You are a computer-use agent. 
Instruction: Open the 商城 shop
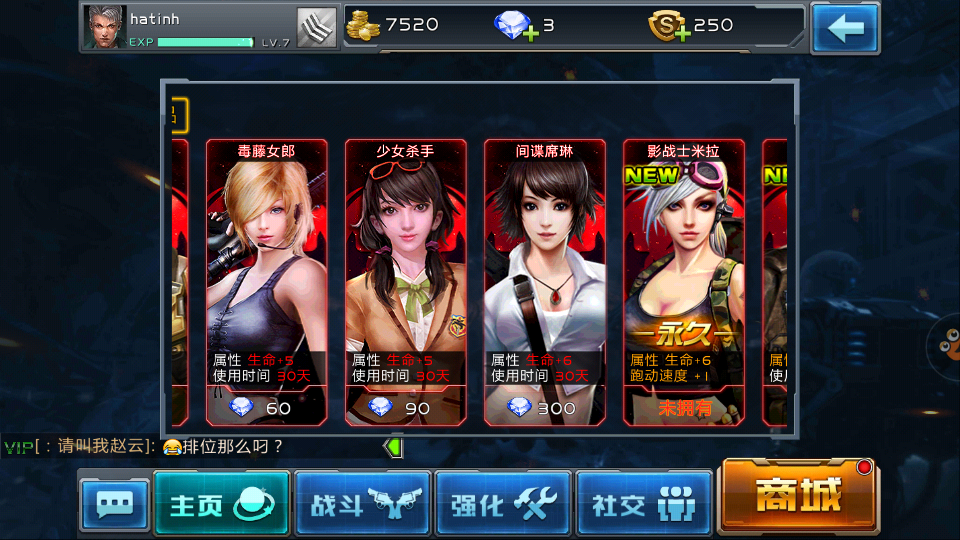point(797,496)
